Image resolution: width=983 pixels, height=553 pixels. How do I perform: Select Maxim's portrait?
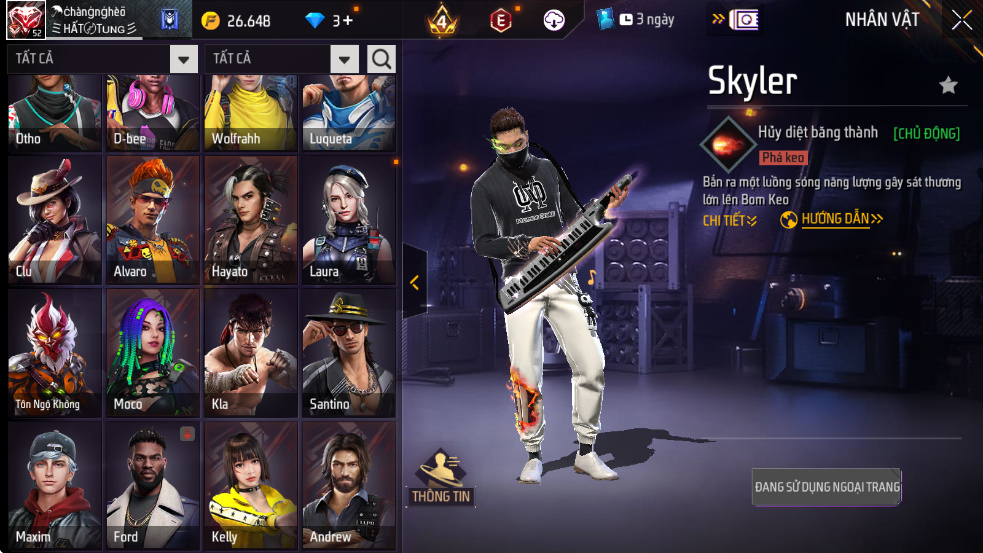(x=55, y=485)
